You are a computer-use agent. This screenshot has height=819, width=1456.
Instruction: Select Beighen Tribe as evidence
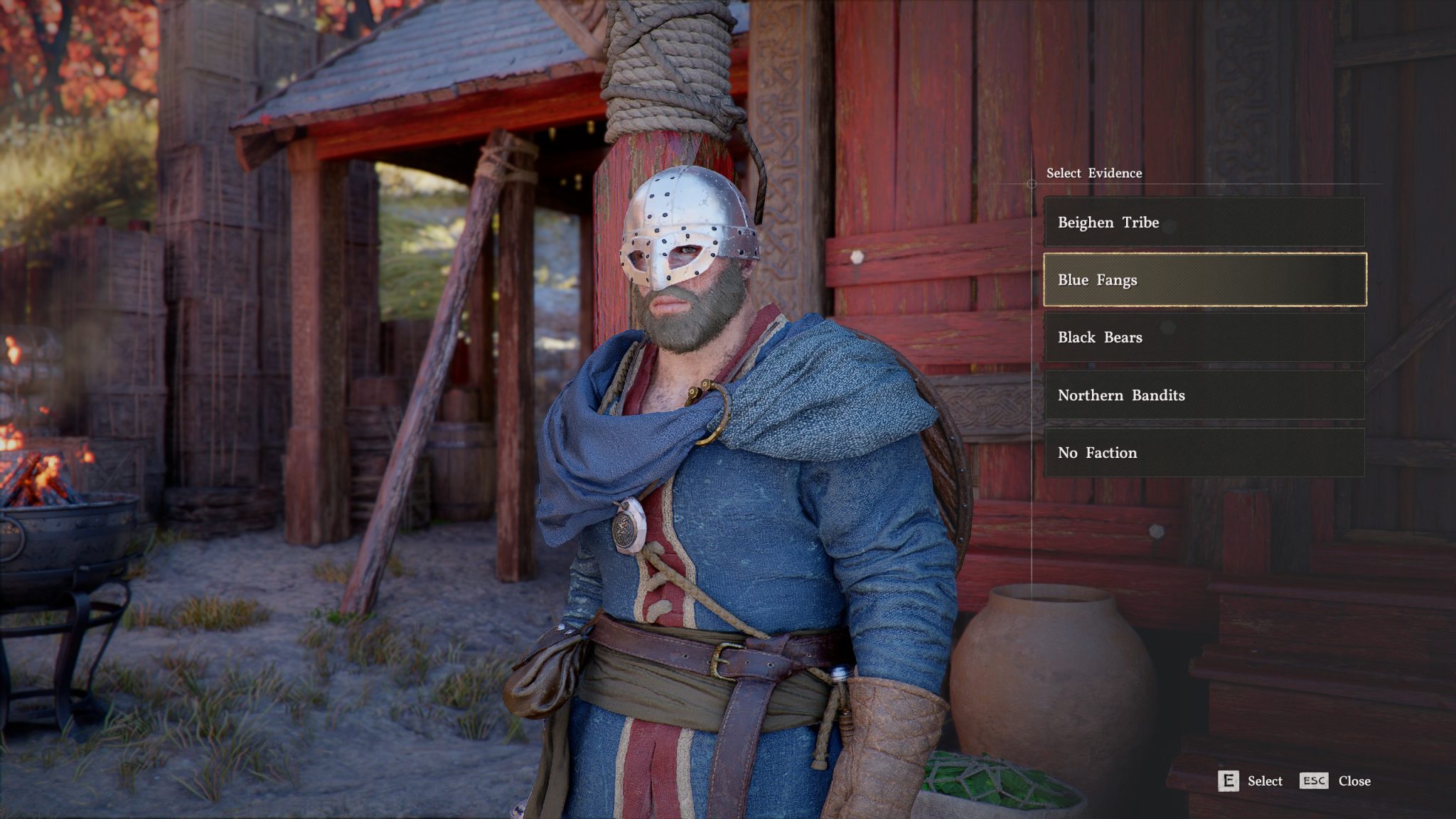click(1204, 223)
